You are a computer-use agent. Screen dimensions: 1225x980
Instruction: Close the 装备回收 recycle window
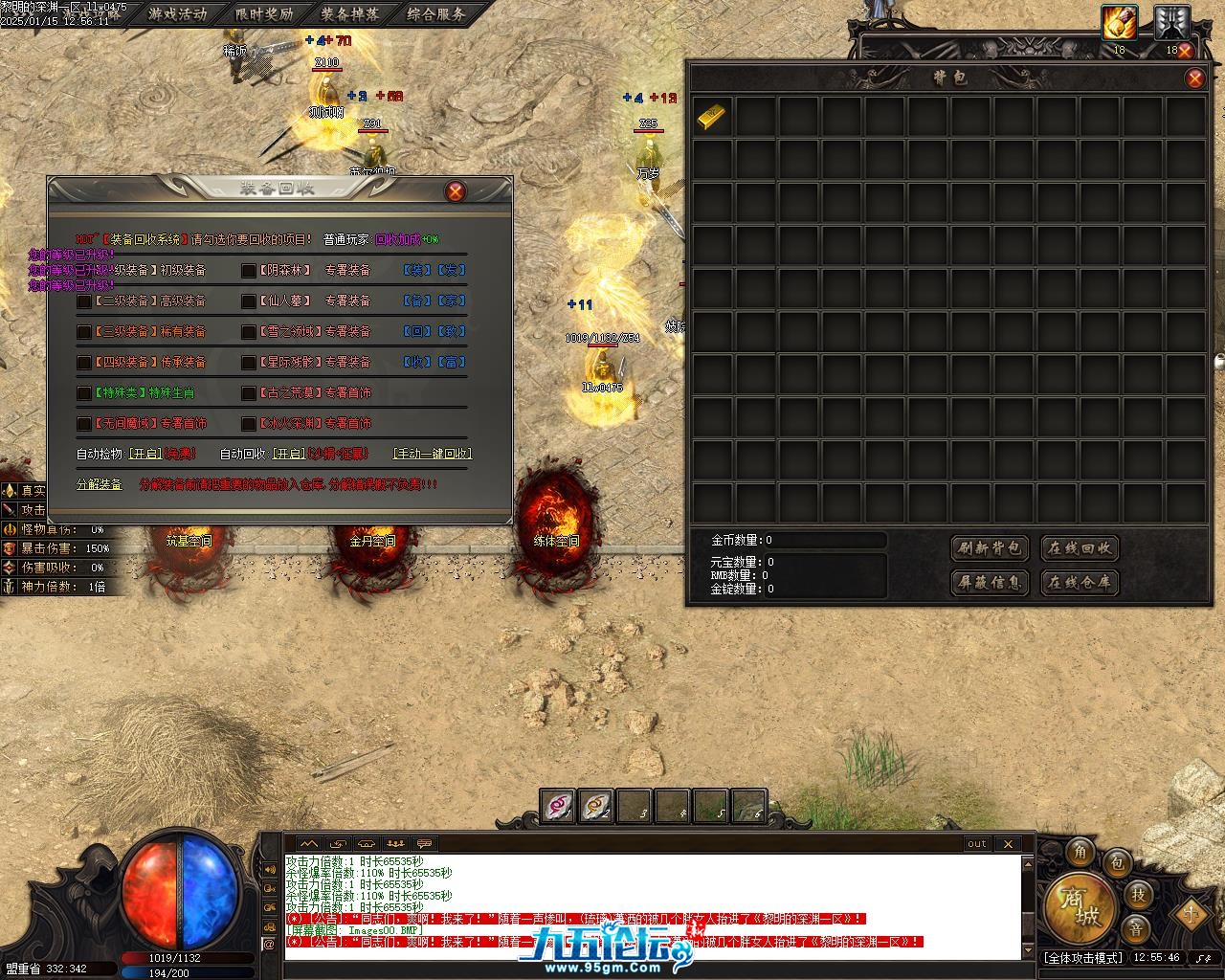456,191
